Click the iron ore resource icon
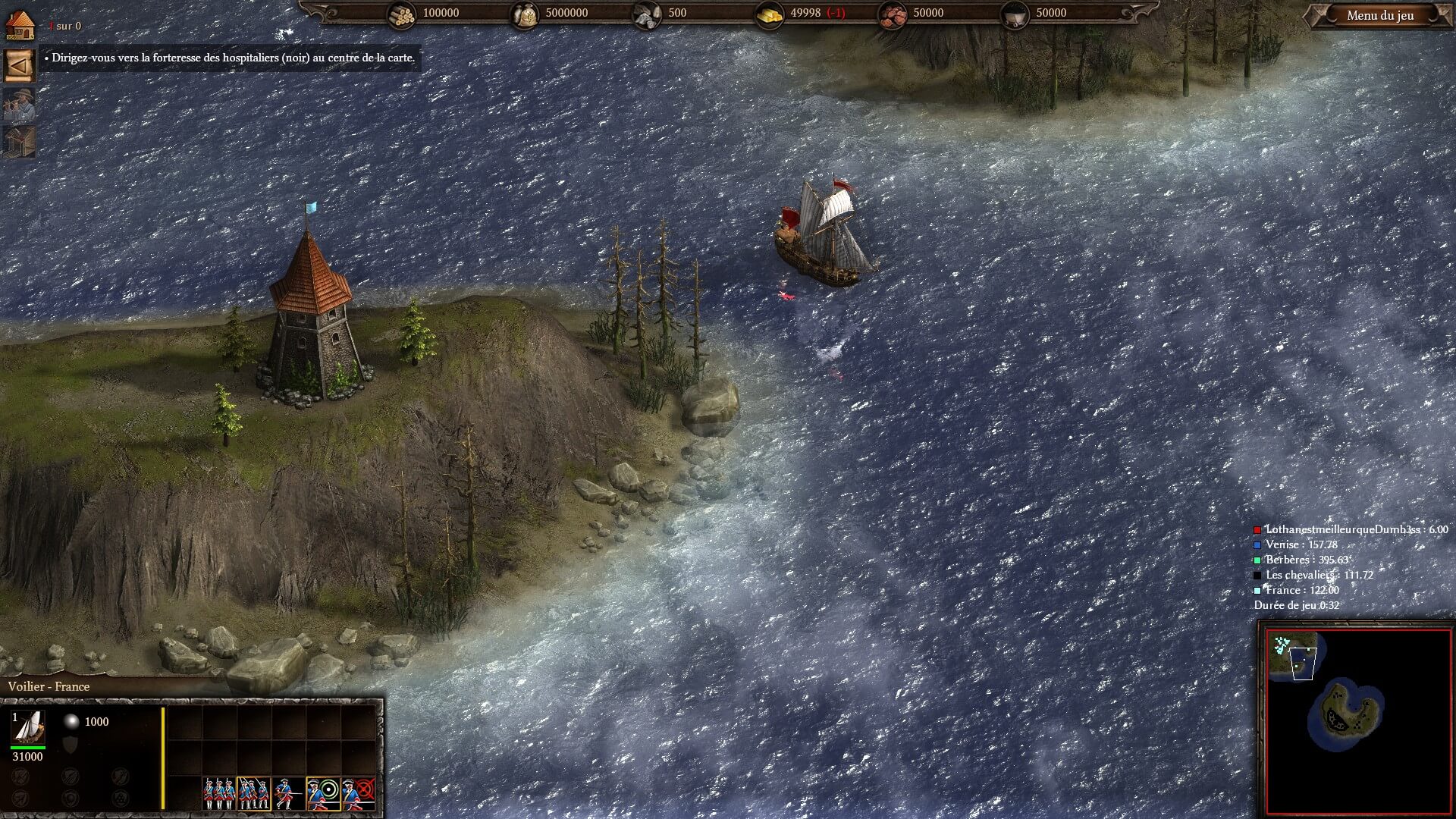Viewport: 1456px width, 819px height. (893, 14)
